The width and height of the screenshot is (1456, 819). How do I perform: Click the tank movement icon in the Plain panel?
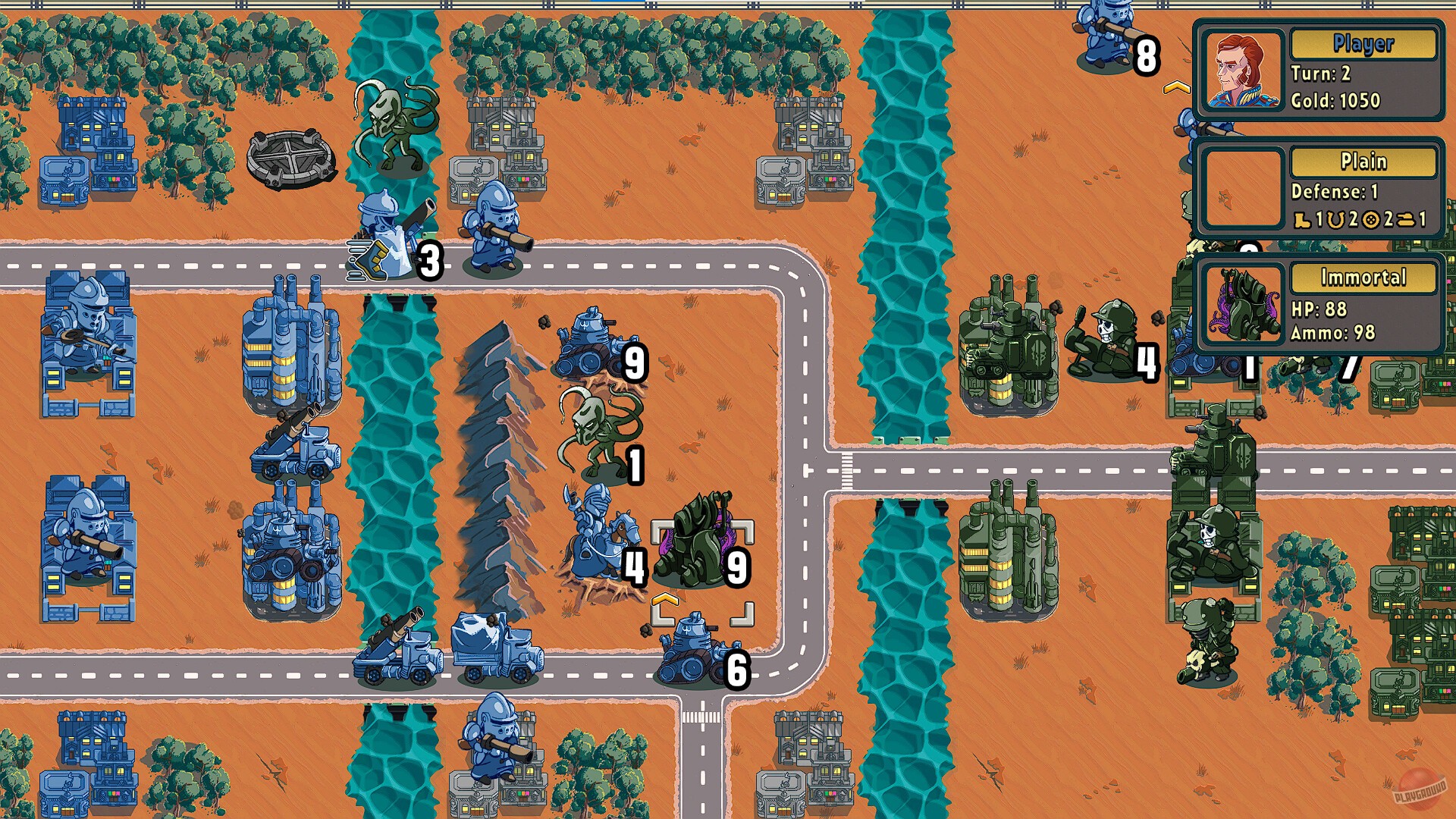click(1407, 220)
